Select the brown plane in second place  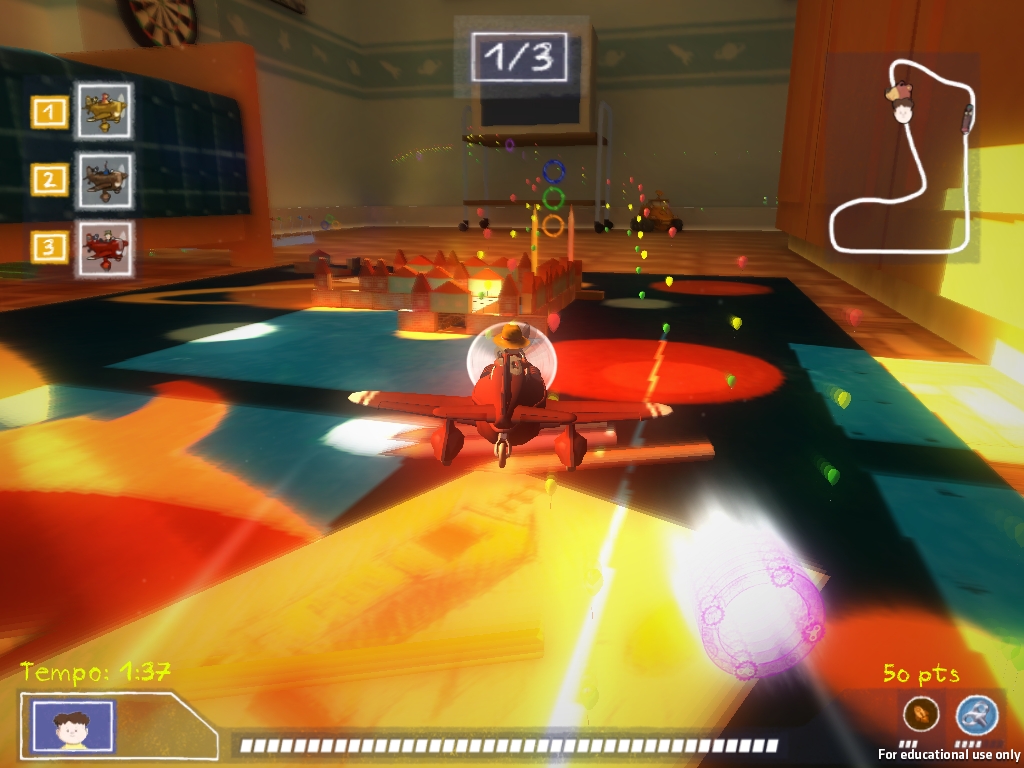coord(105,179)
